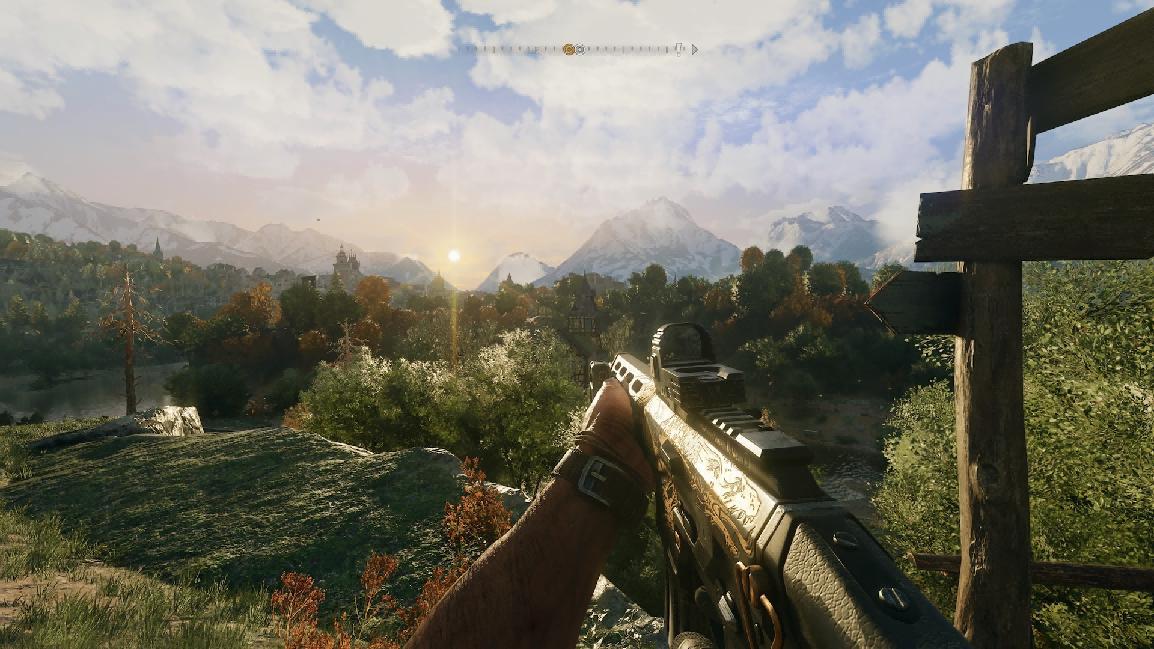This screenshot has height=649, width=1154.
Task: Click the arrow at the compass's right end
Action: [694, 49]
